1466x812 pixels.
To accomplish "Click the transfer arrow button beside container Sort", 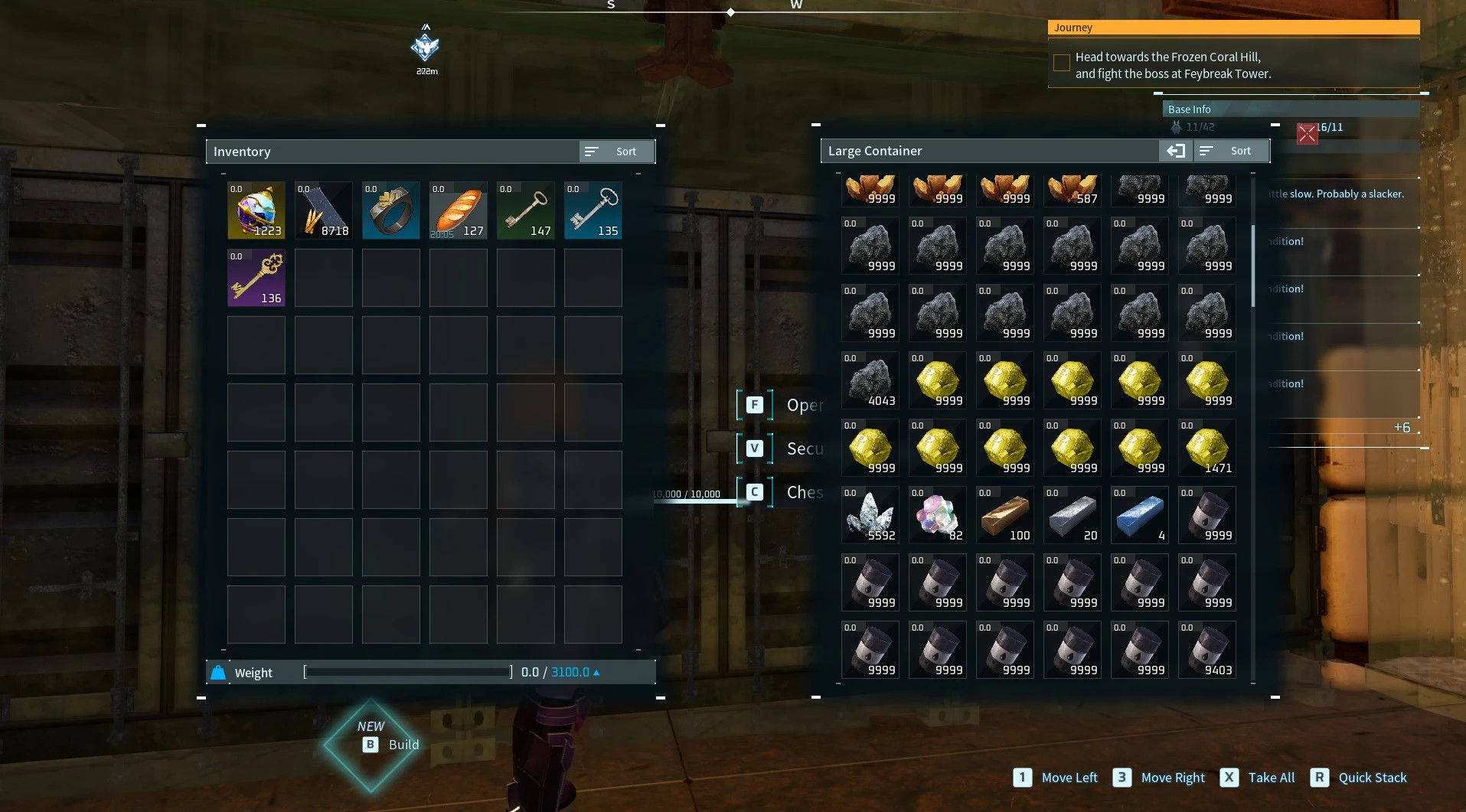I will (1175, 151).
